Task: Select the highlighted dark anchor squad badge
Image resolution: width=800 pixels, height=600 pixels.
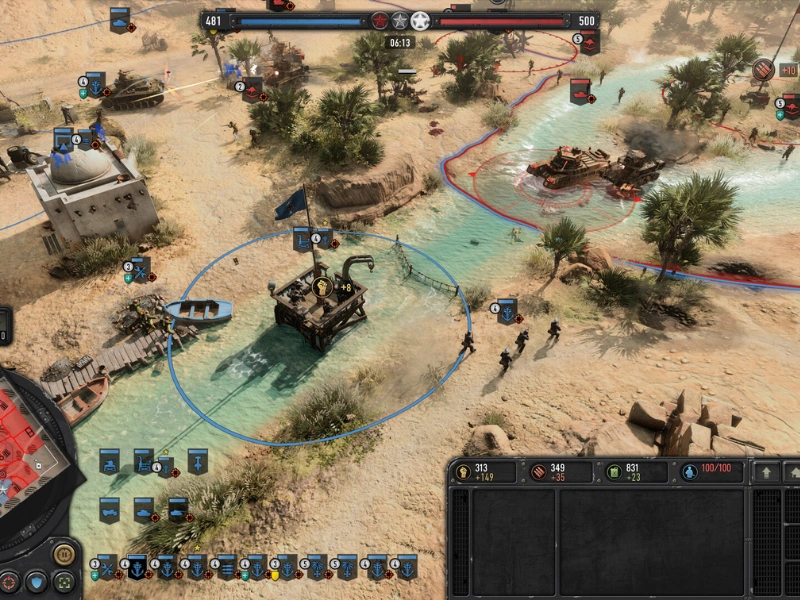Action: [137, 567]
